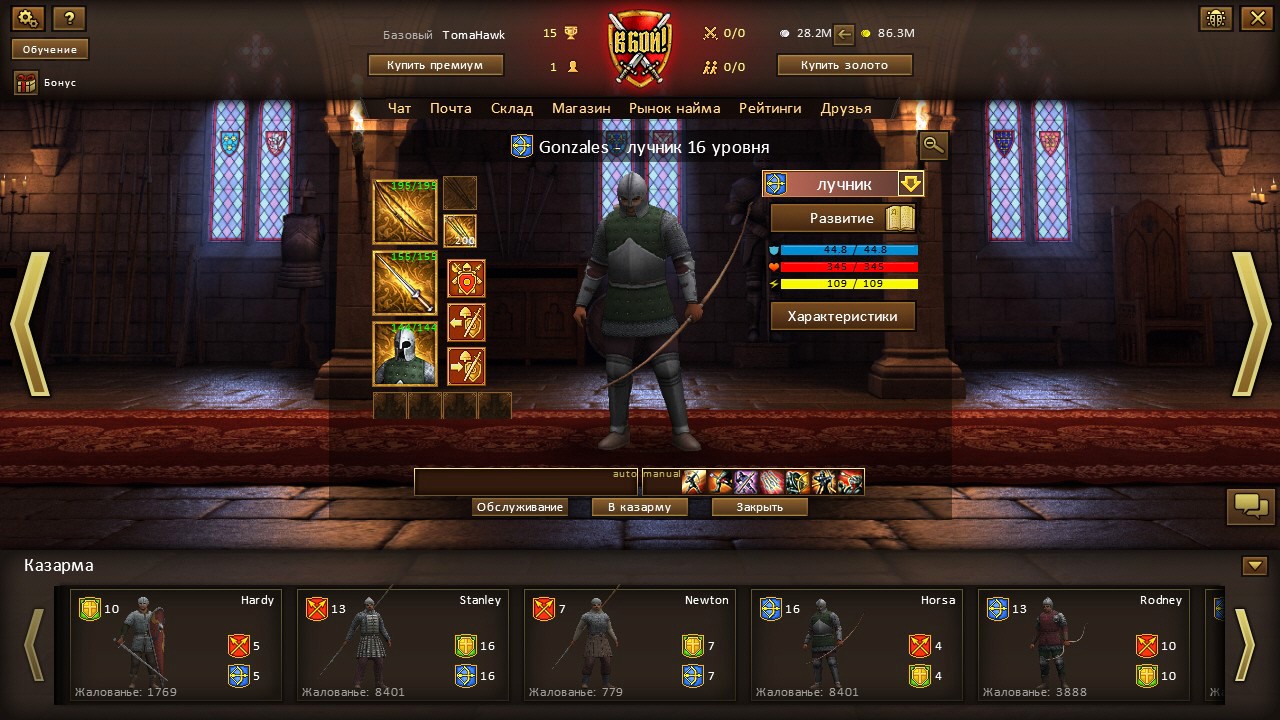Click the Купить премиум button
This screenshot has width=1280, height=720.
435,65
